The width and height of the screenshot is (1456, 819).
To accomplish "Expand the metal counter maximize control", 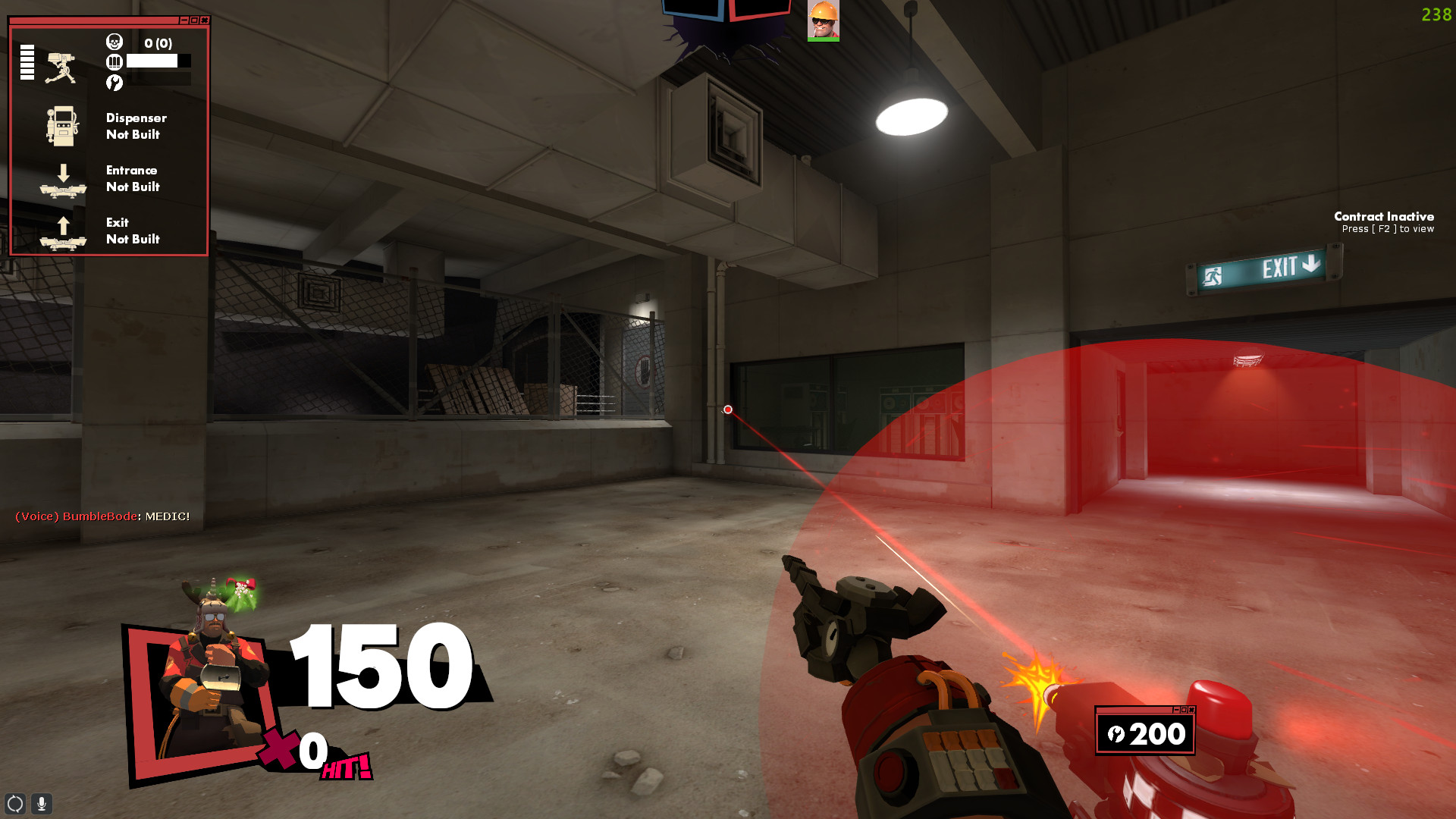I will [x=1183, y=710].
